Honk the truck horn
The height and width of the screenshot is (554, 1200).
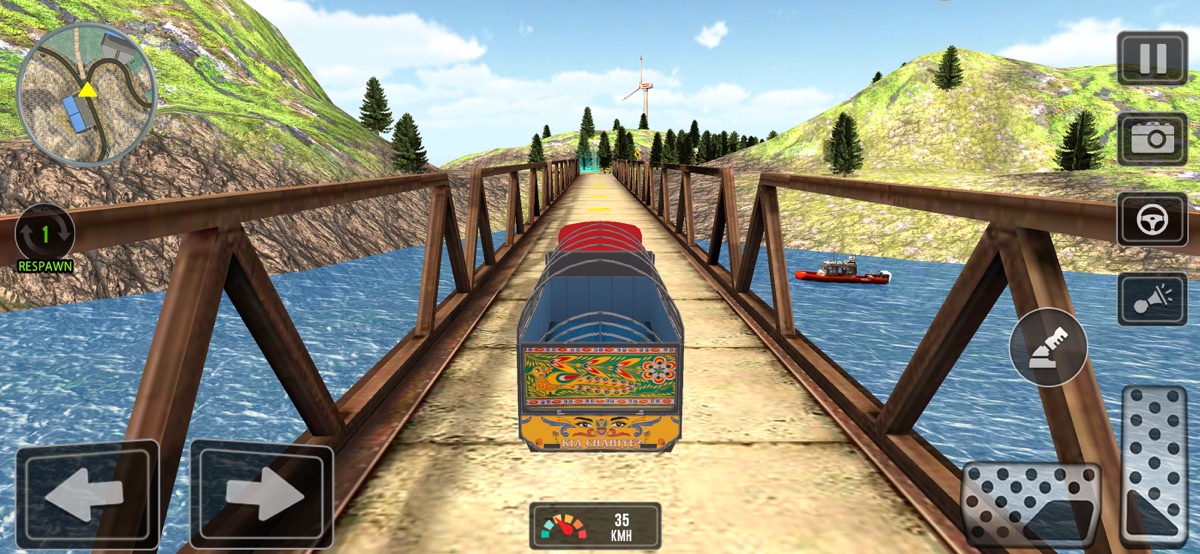[x=1152, y=299]
